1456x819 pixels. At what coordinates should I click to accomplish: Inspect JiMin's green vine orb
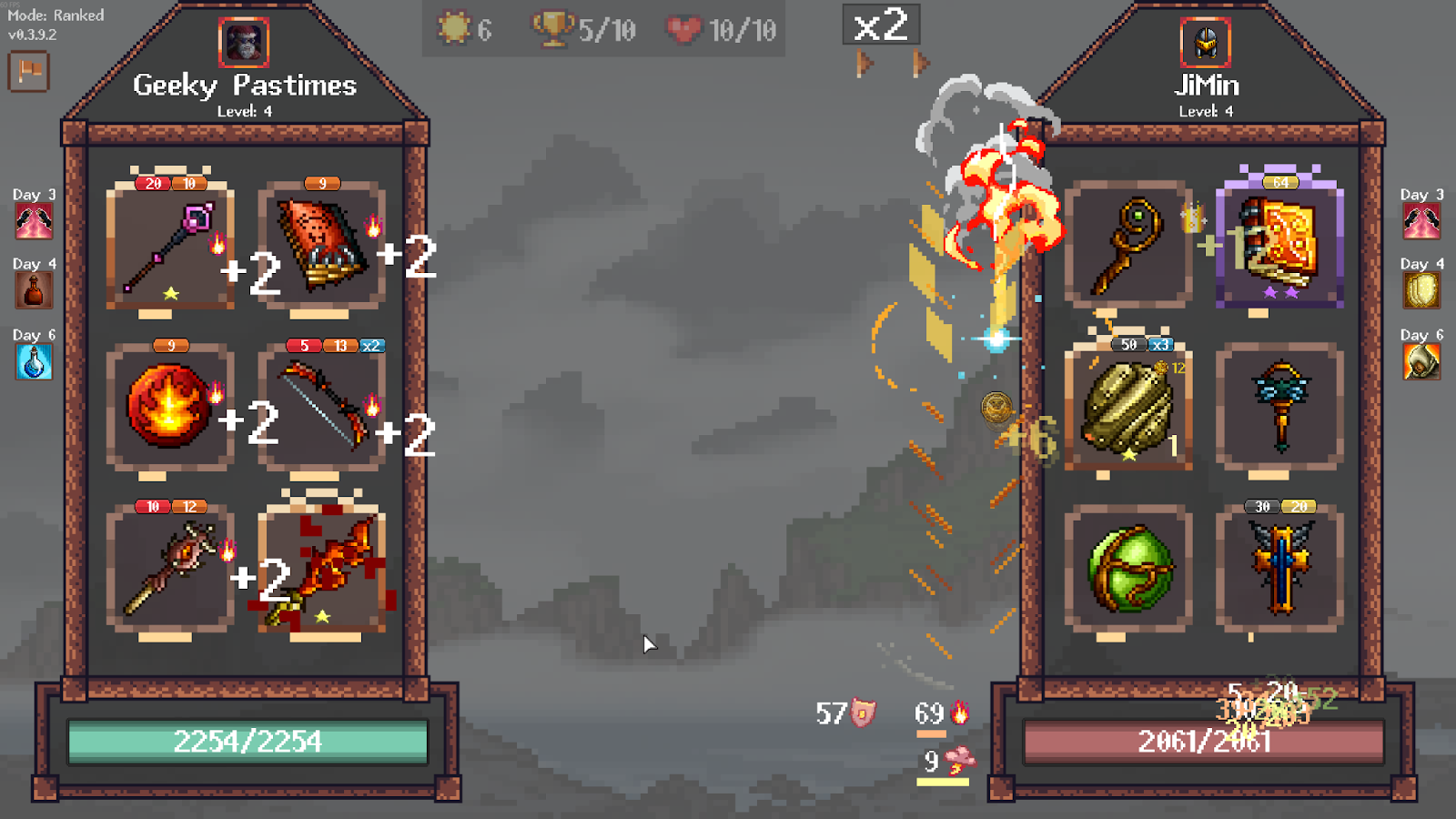[1128, 569]
